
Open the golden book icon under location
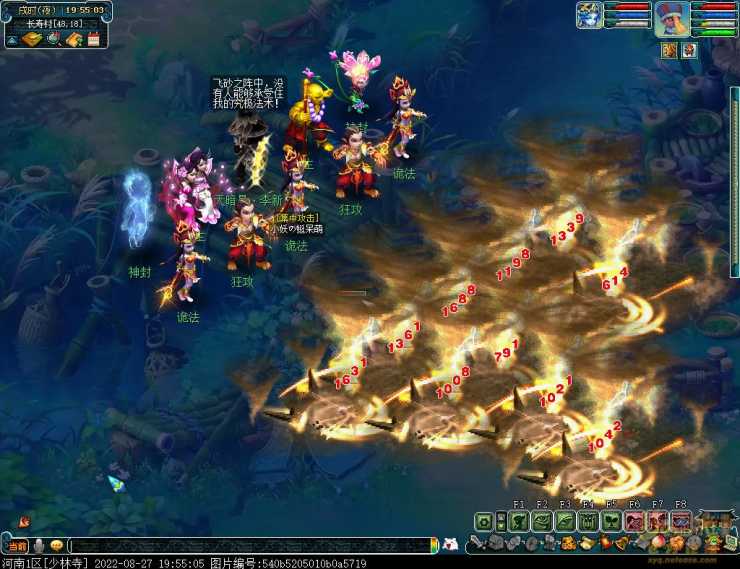32,40
